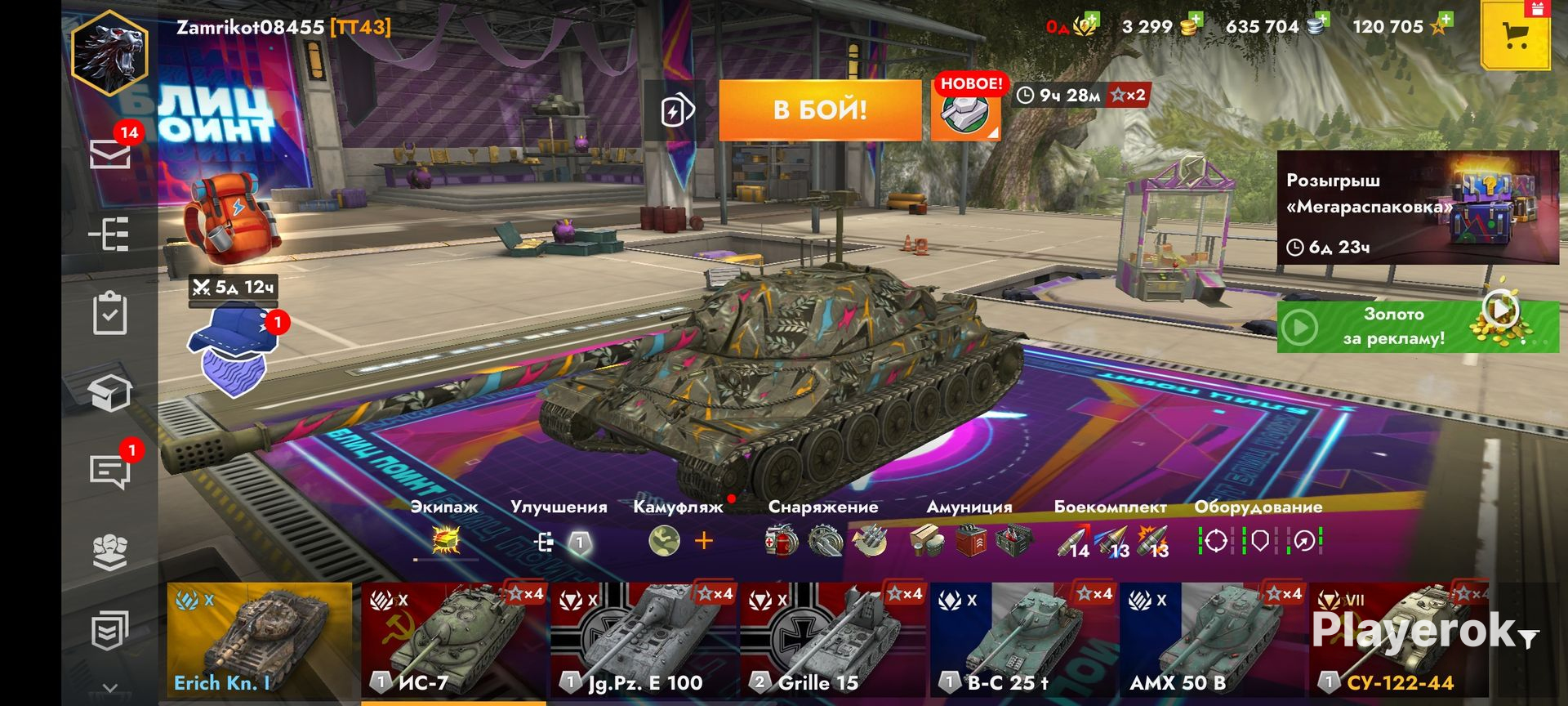Start a battle with В БОЙ! button
This screenshot has height=706, width=1568.
(820, 109)
